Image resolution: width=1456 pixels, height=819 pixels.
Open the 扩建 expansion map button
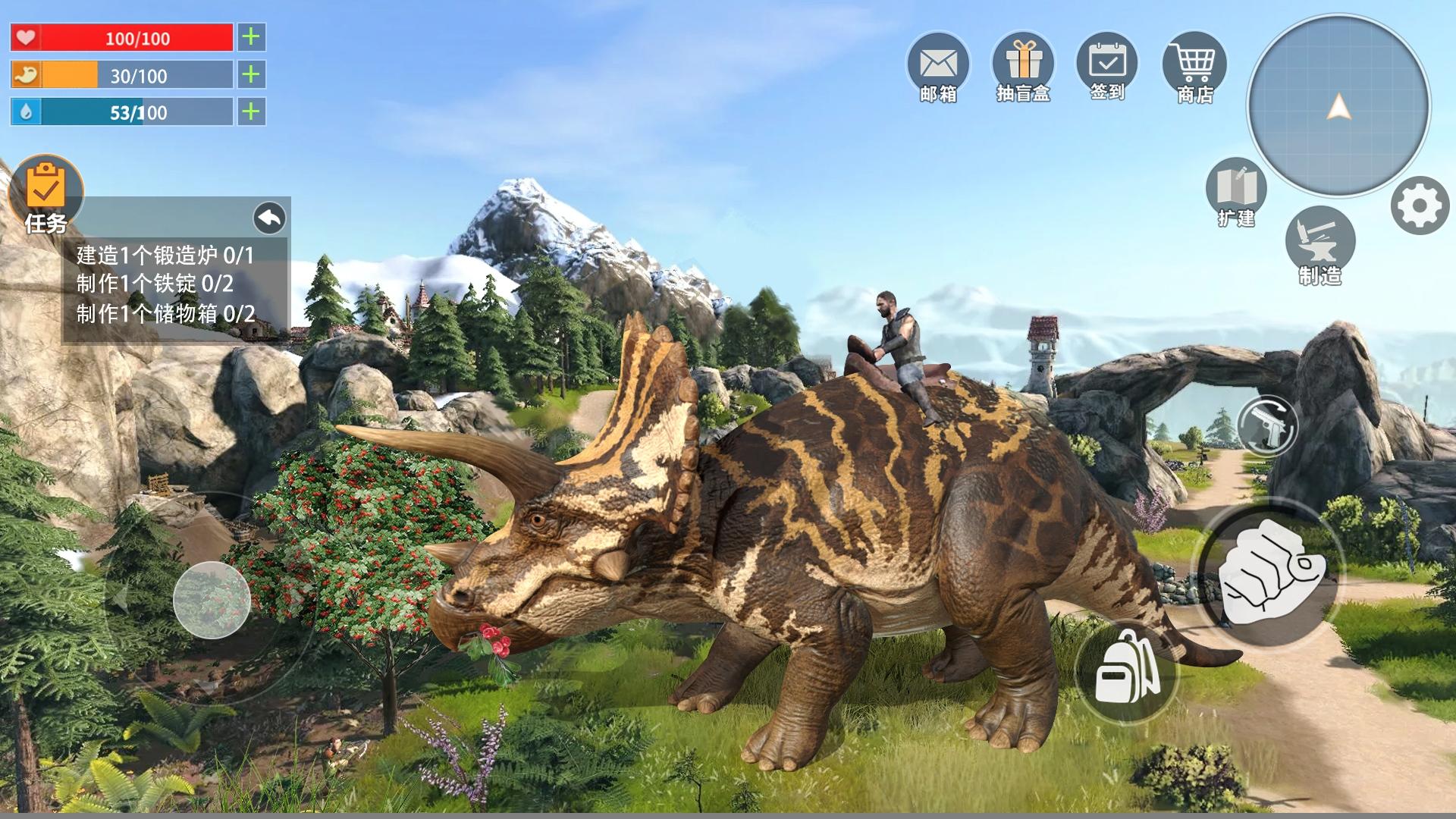[x=1236, y=192]
